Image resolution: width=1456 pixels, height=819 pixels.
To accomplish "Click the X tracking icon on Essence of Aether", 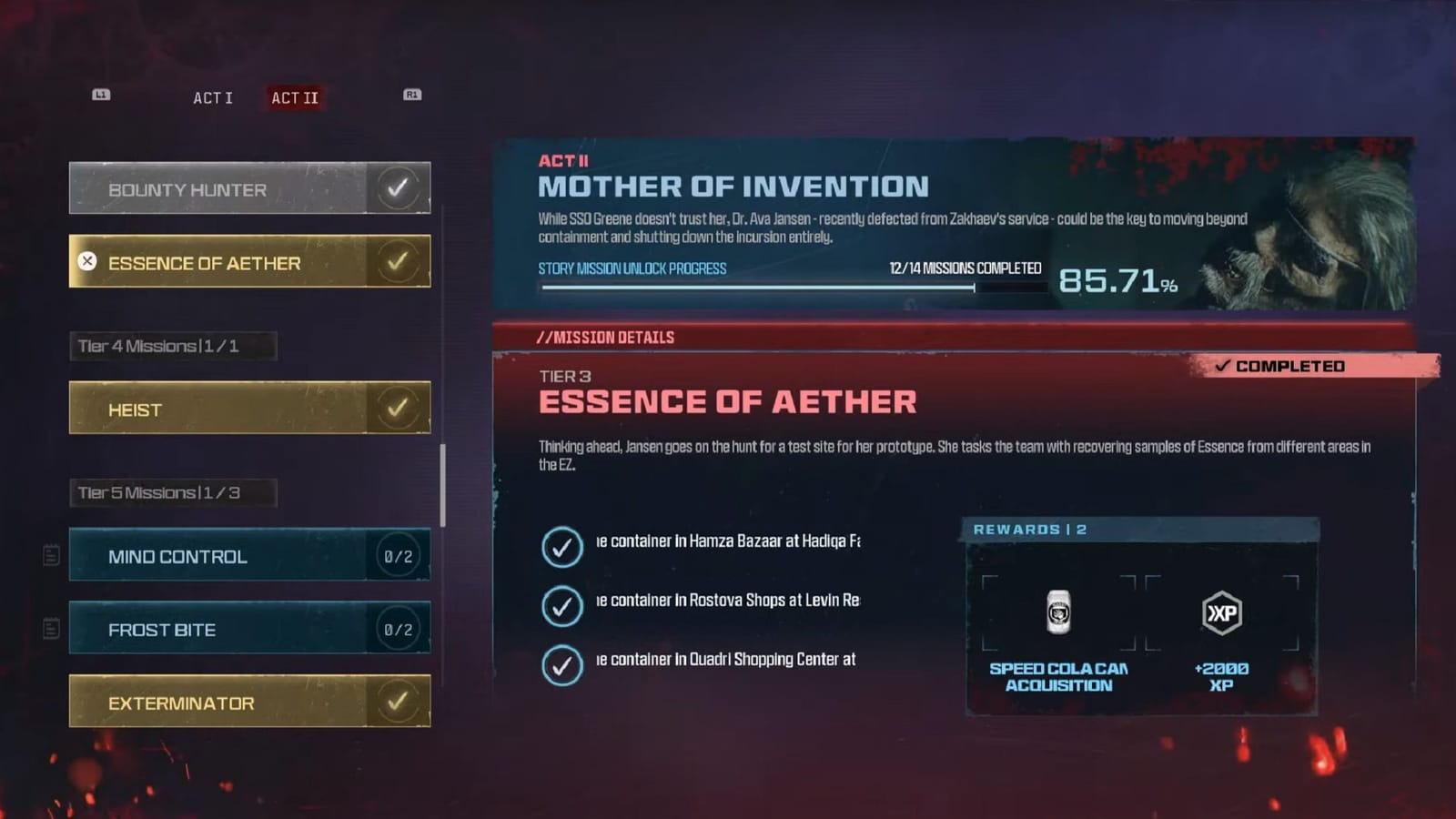I will click(86, 261).
